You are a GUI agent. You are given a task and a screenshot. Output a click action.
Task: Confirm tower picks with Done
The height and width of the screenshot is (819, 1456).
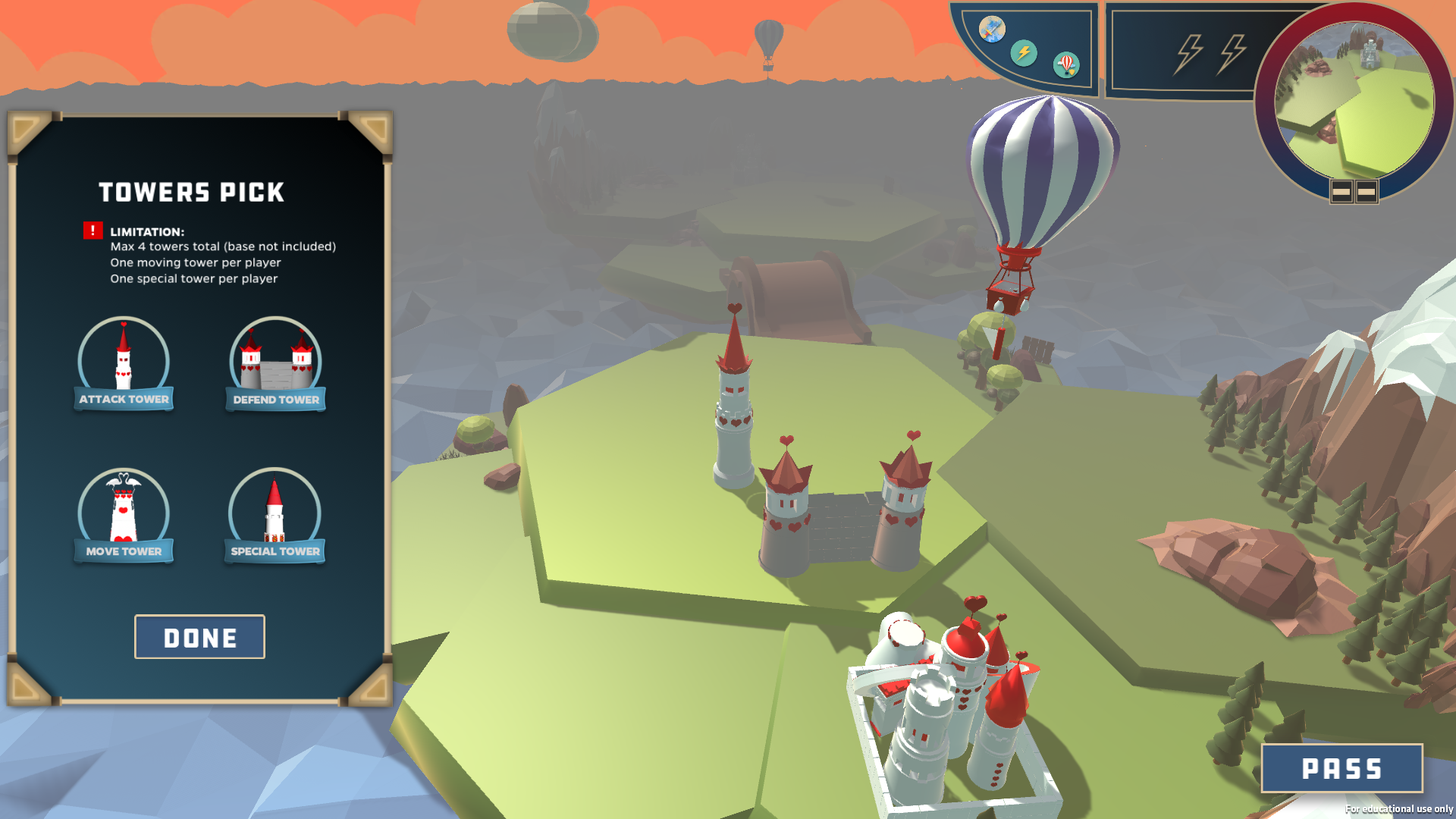point(199,637)
